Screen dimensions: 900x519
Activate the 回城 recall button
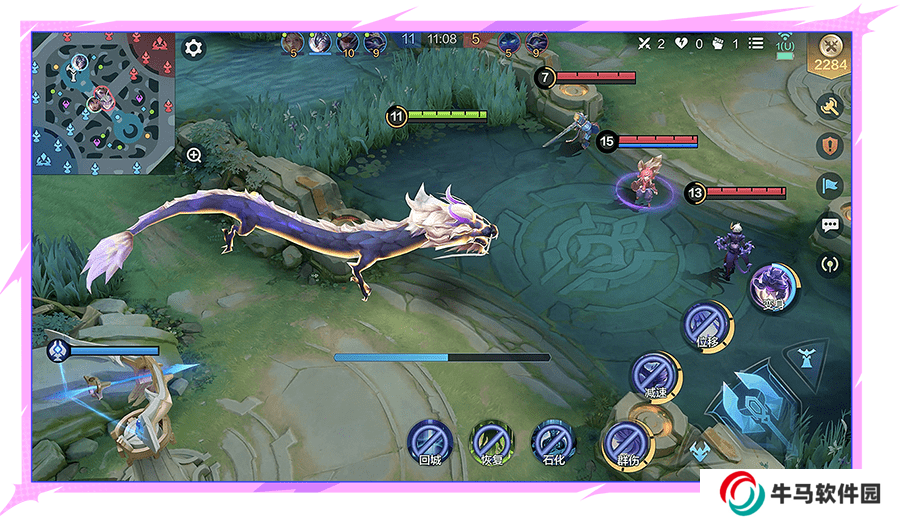[430, 441]
